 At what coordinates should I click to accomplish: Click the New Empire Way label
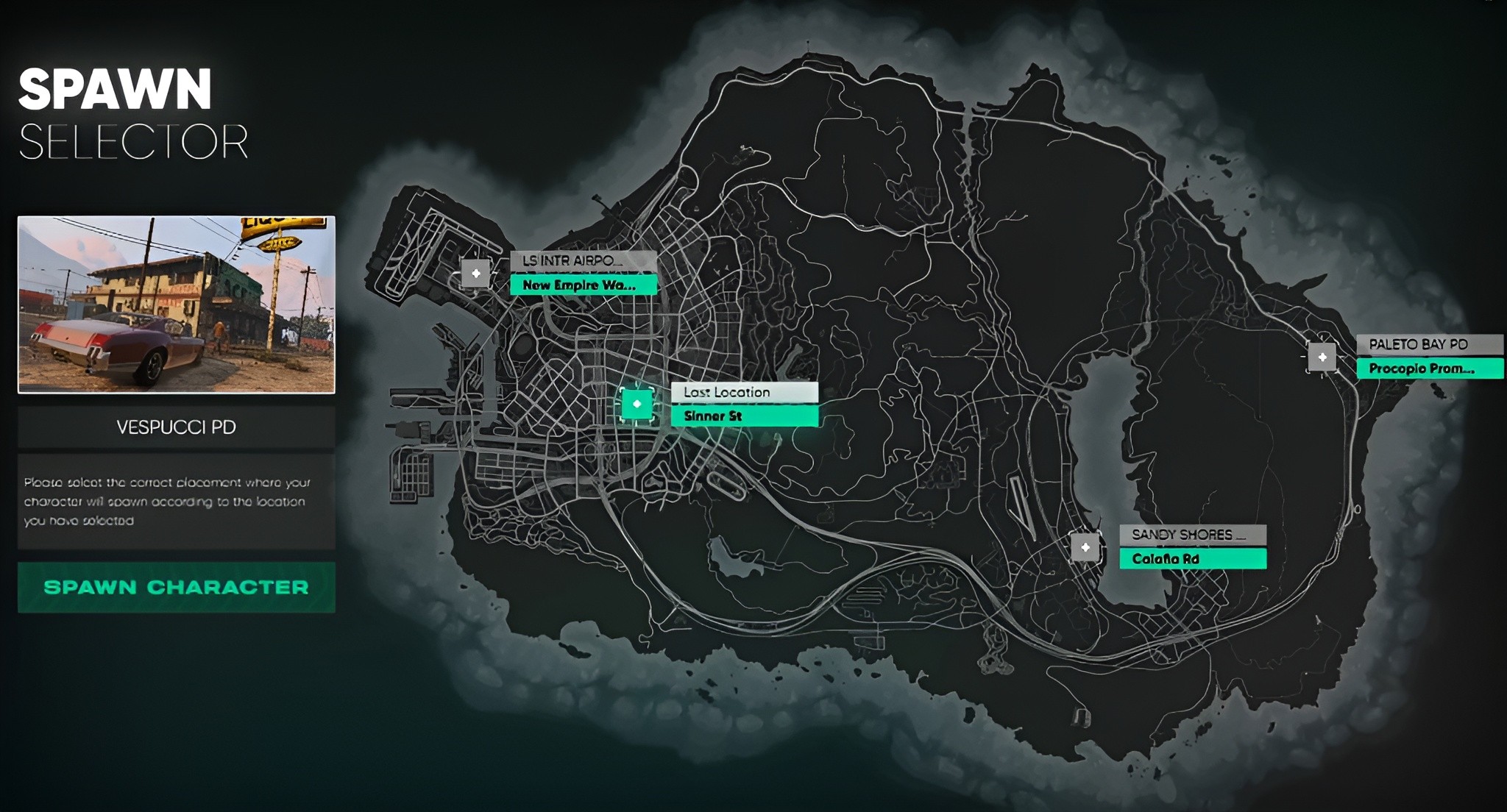583,285
